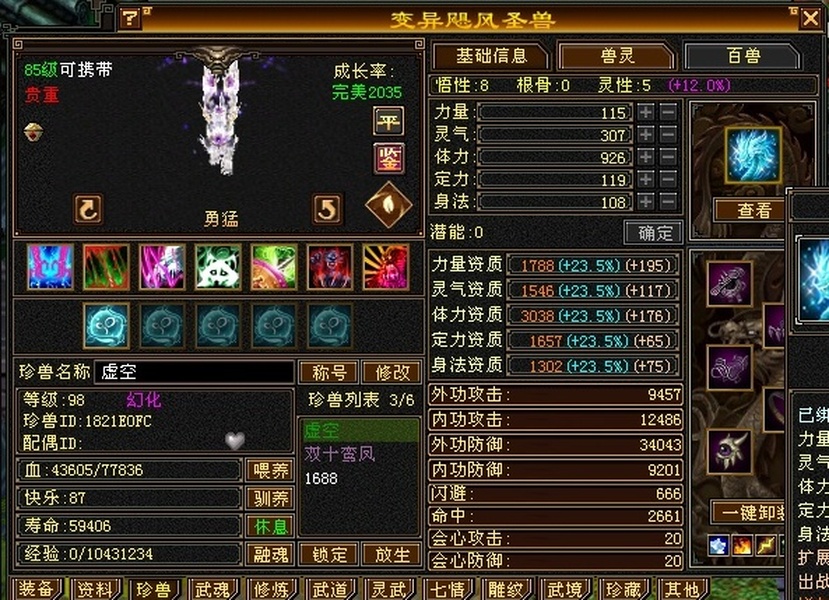Set the pet to rest with 休息
The width and height of the screenshot is (829, 600).
point(269,526)
